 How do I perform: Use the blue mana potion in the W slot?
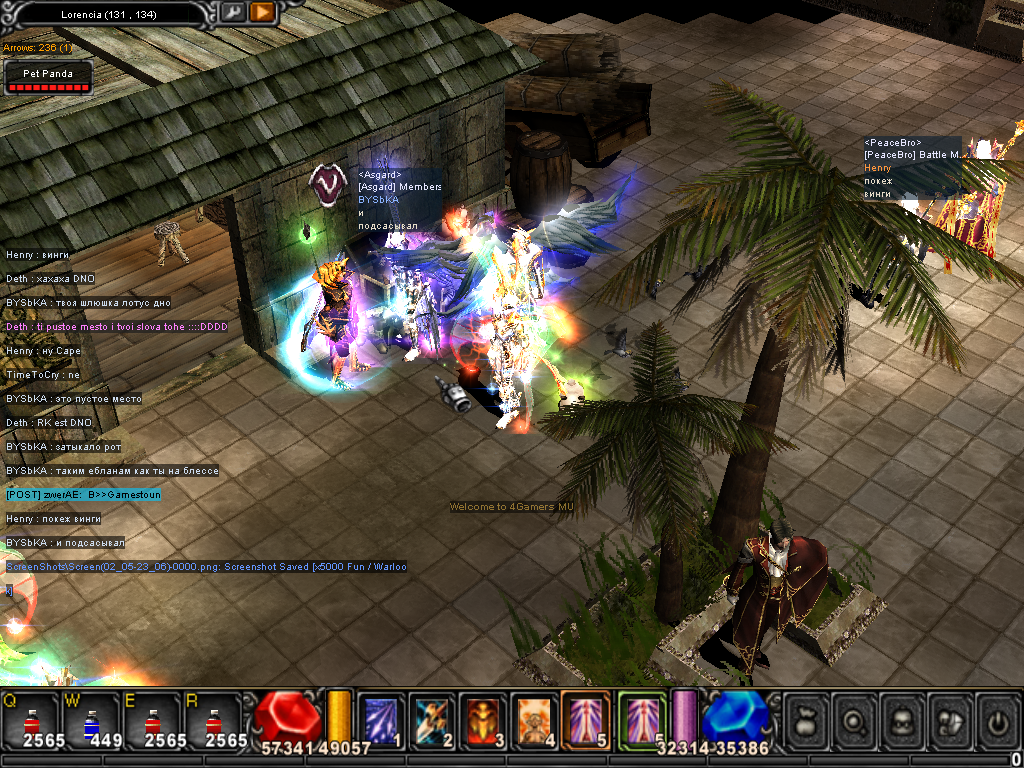(92, 719)
